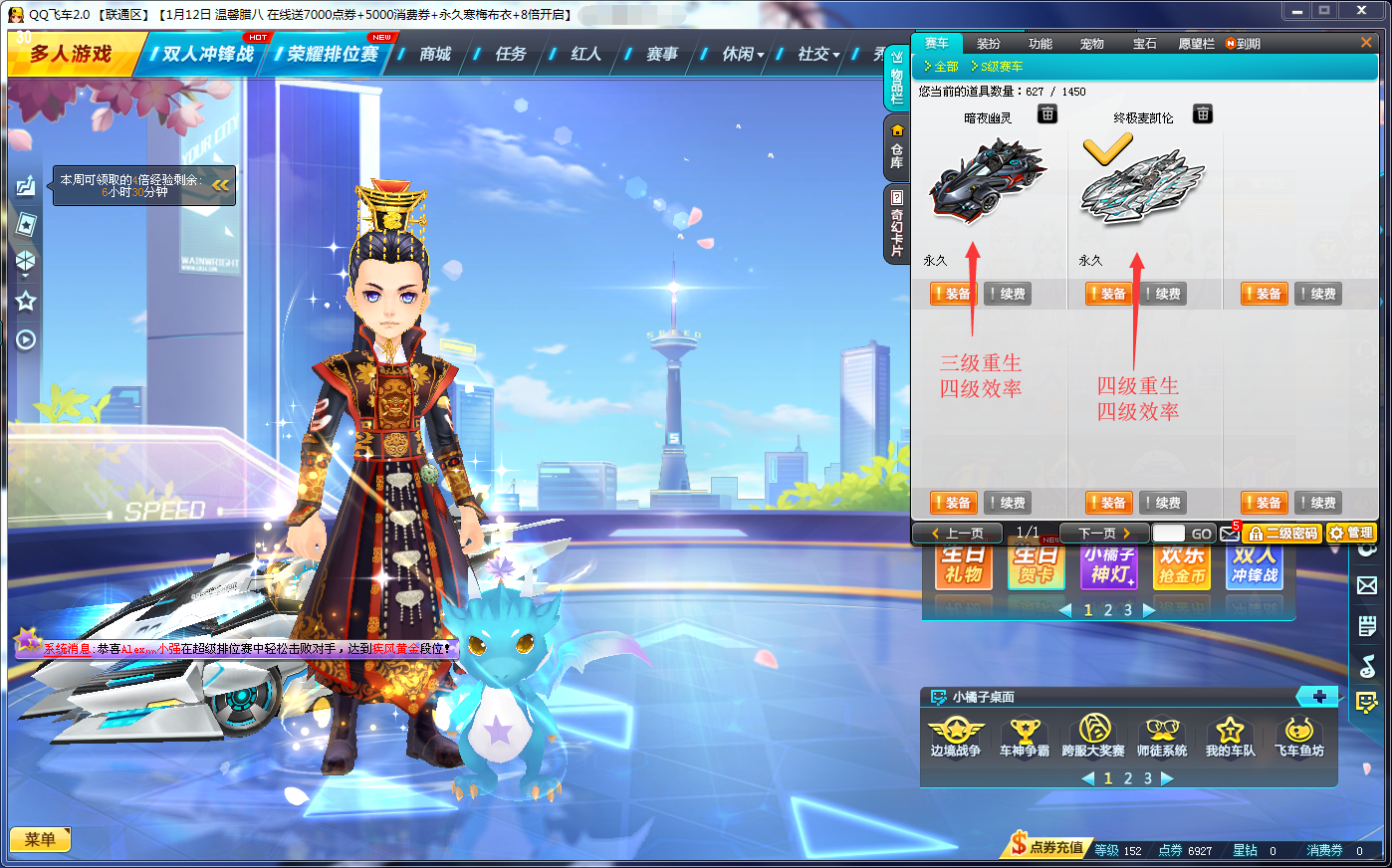
Task: Open 商城 shop from the top menu
Action: click(435, 54)
